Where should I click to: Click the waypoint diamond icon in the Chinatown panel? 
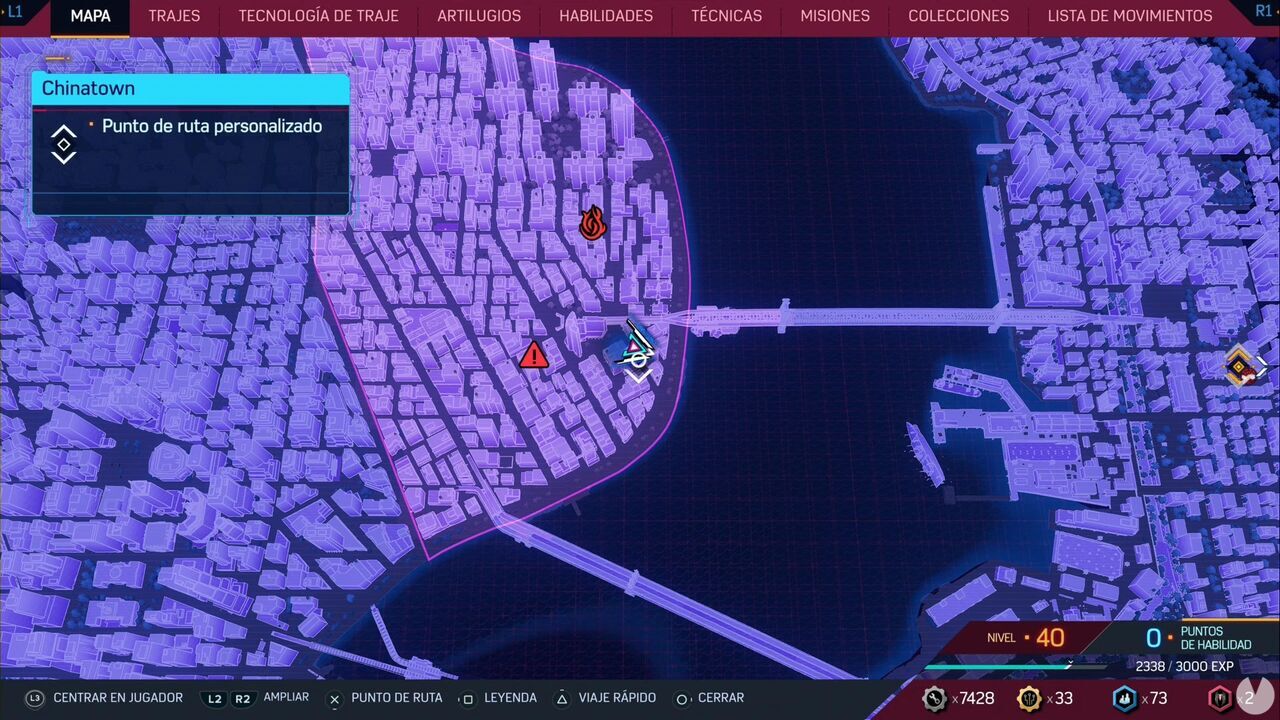point(63,143)
